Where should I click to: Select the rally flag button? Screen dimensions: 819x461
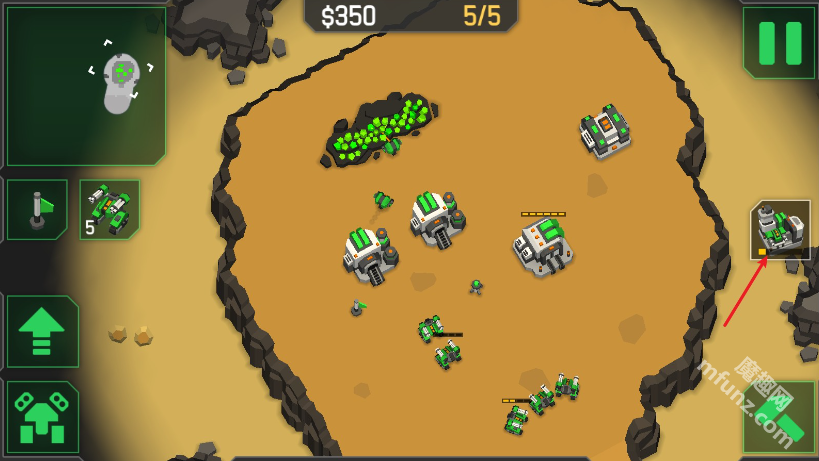pyautogui.click(x=37, y=209)
